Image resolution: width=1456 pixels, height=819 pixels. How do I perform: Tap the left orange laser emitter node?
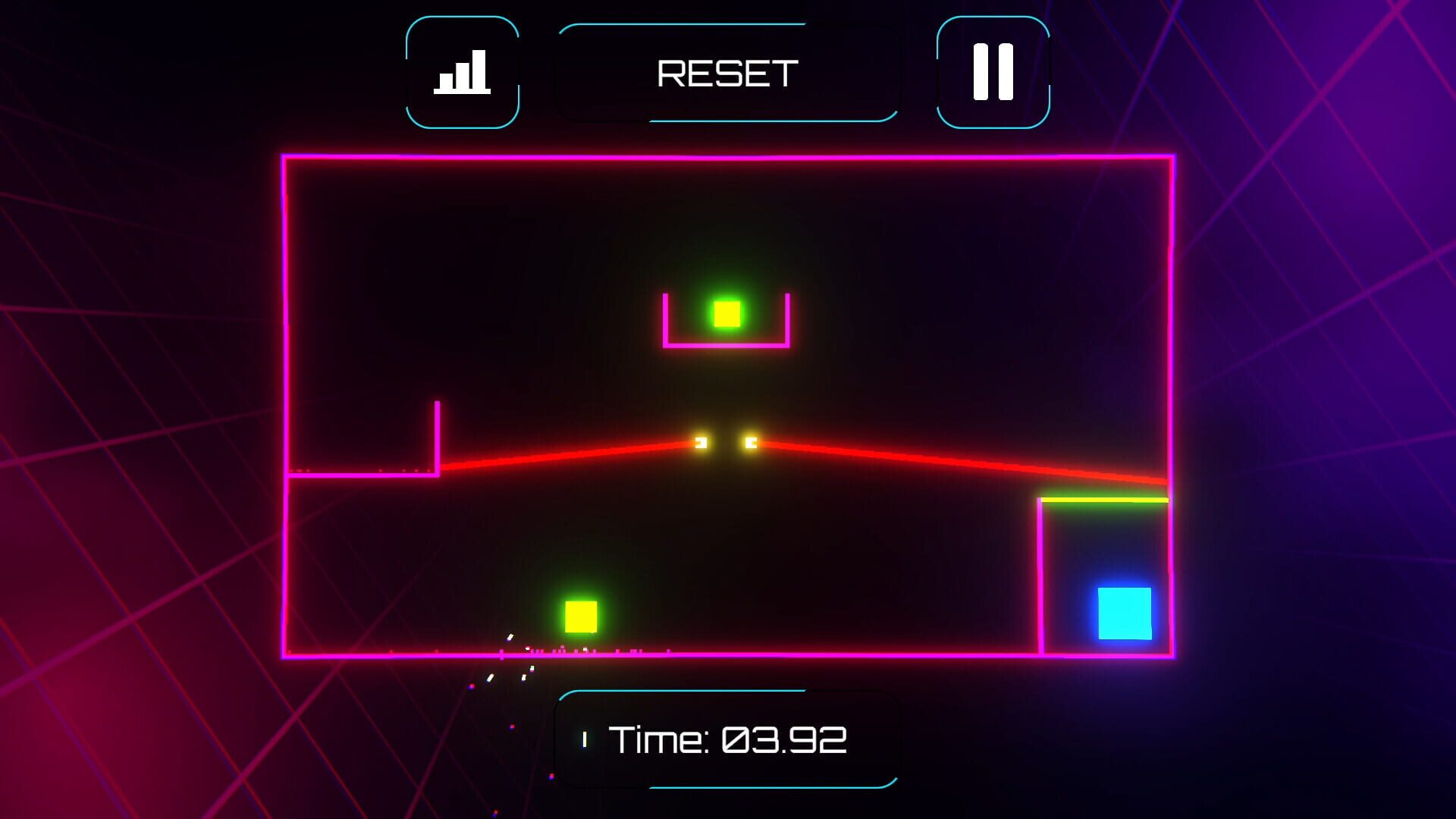coord(701,442)
